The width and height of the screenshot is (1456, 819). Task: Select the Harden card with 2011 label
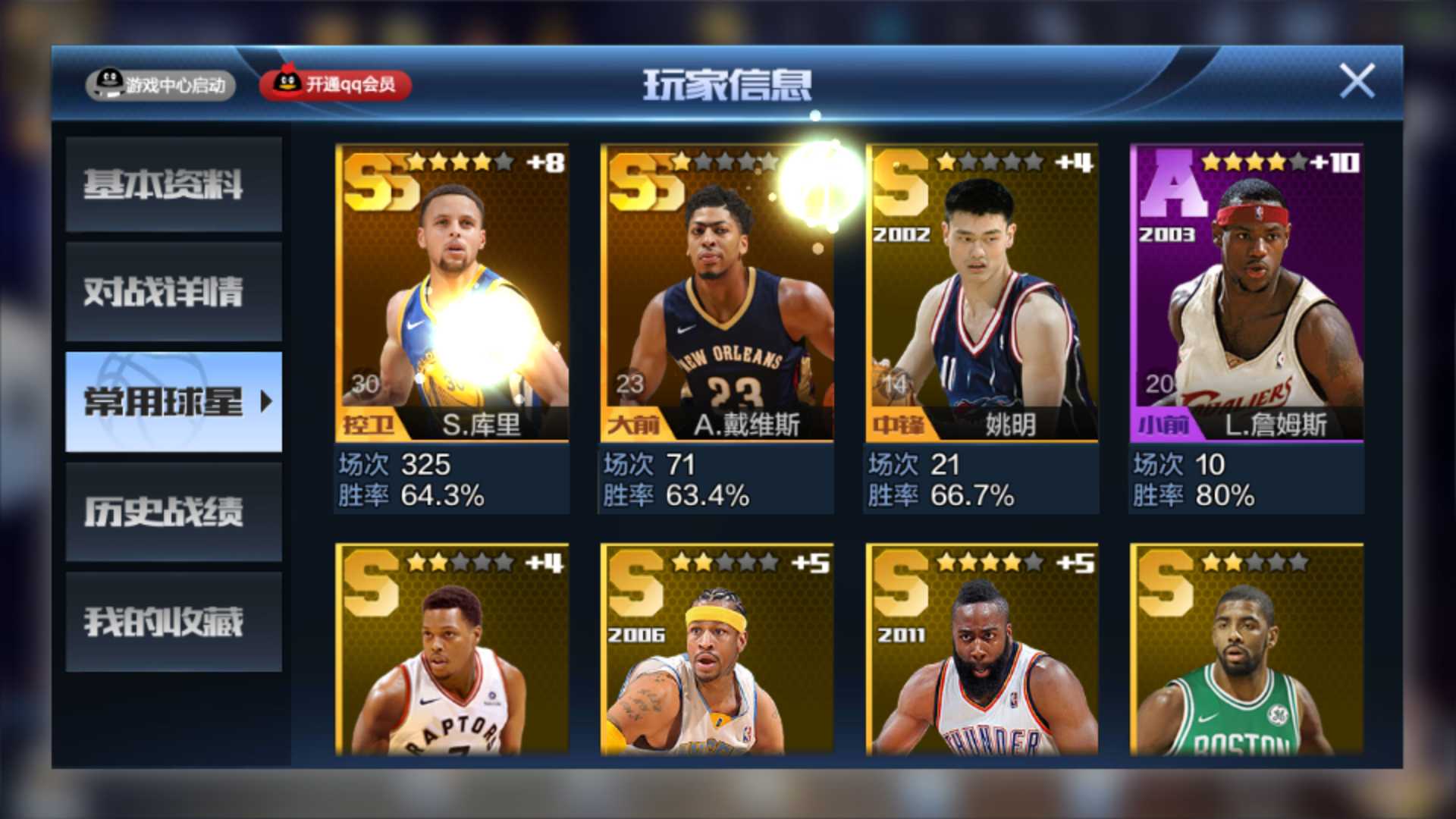980,652
